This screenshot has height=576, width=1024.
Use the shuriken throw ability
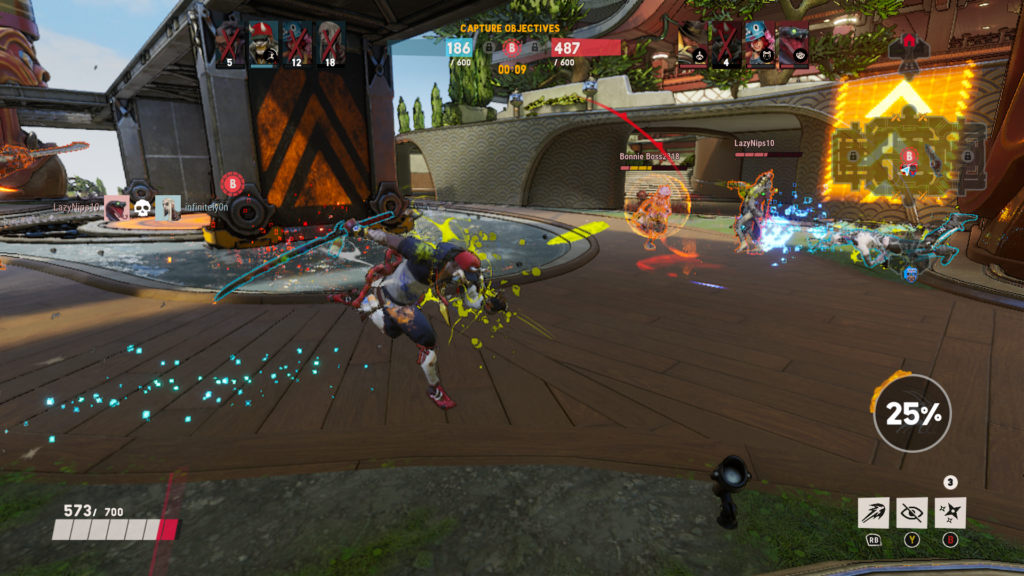click(950, 513)
